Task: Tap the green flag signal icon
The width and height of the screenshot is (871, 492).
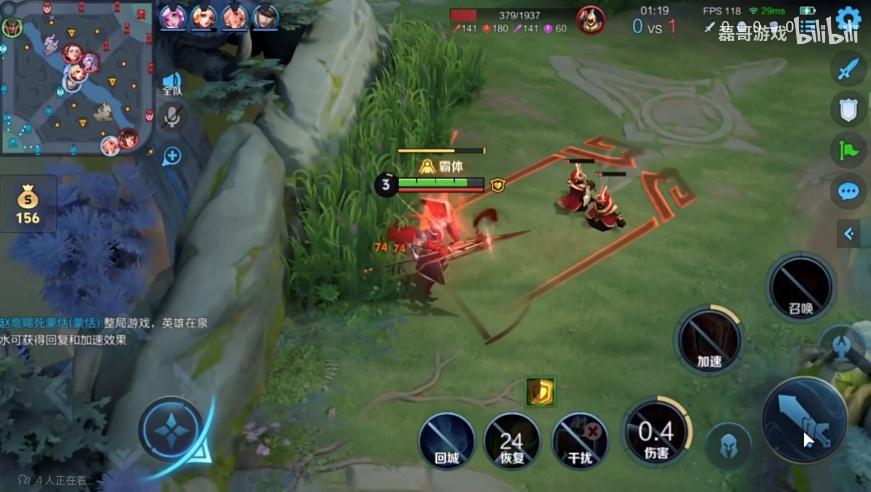Action: (849, 150)
